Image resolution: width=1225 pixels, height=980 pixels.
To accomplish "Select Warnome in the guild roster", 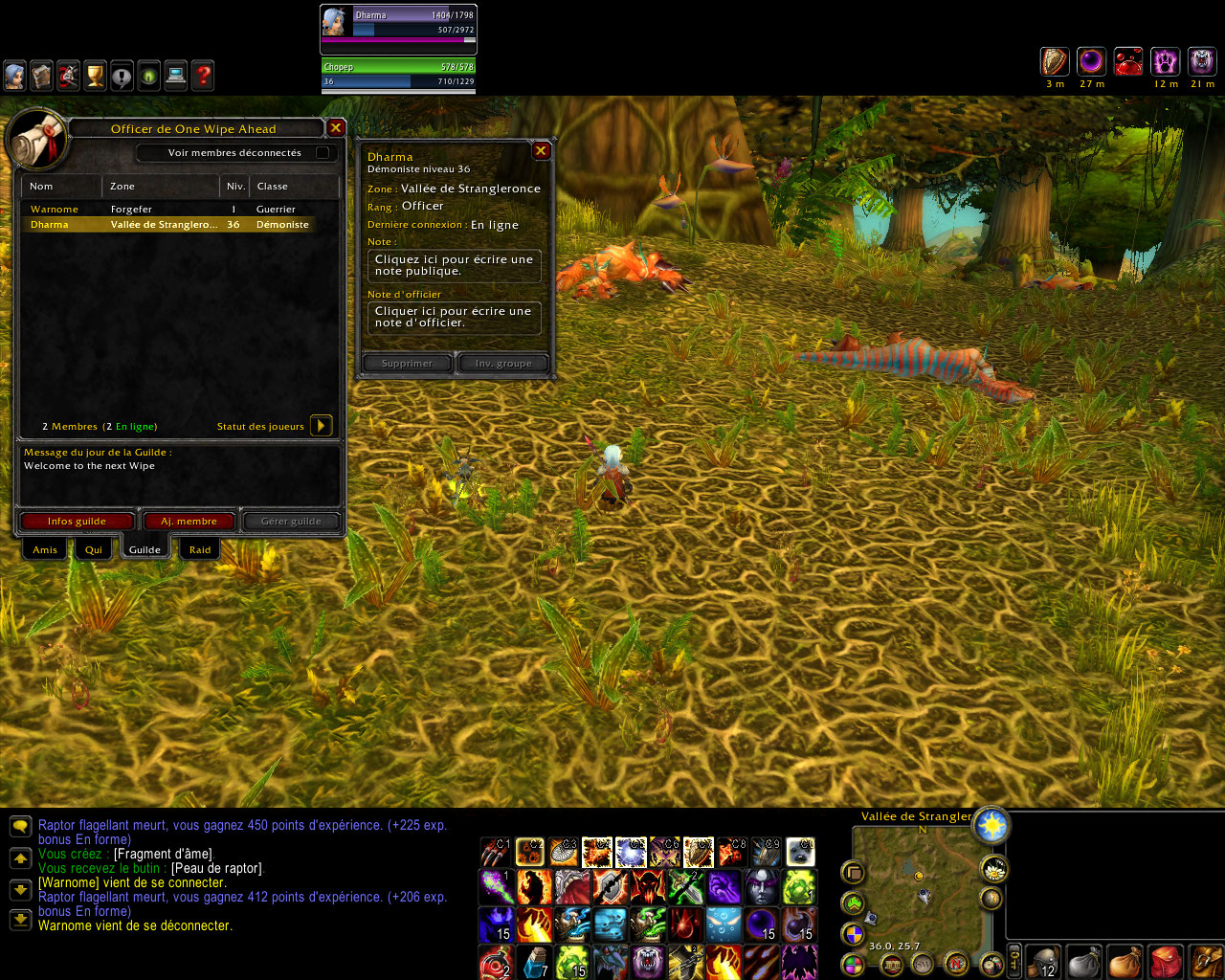I will 55,209.
